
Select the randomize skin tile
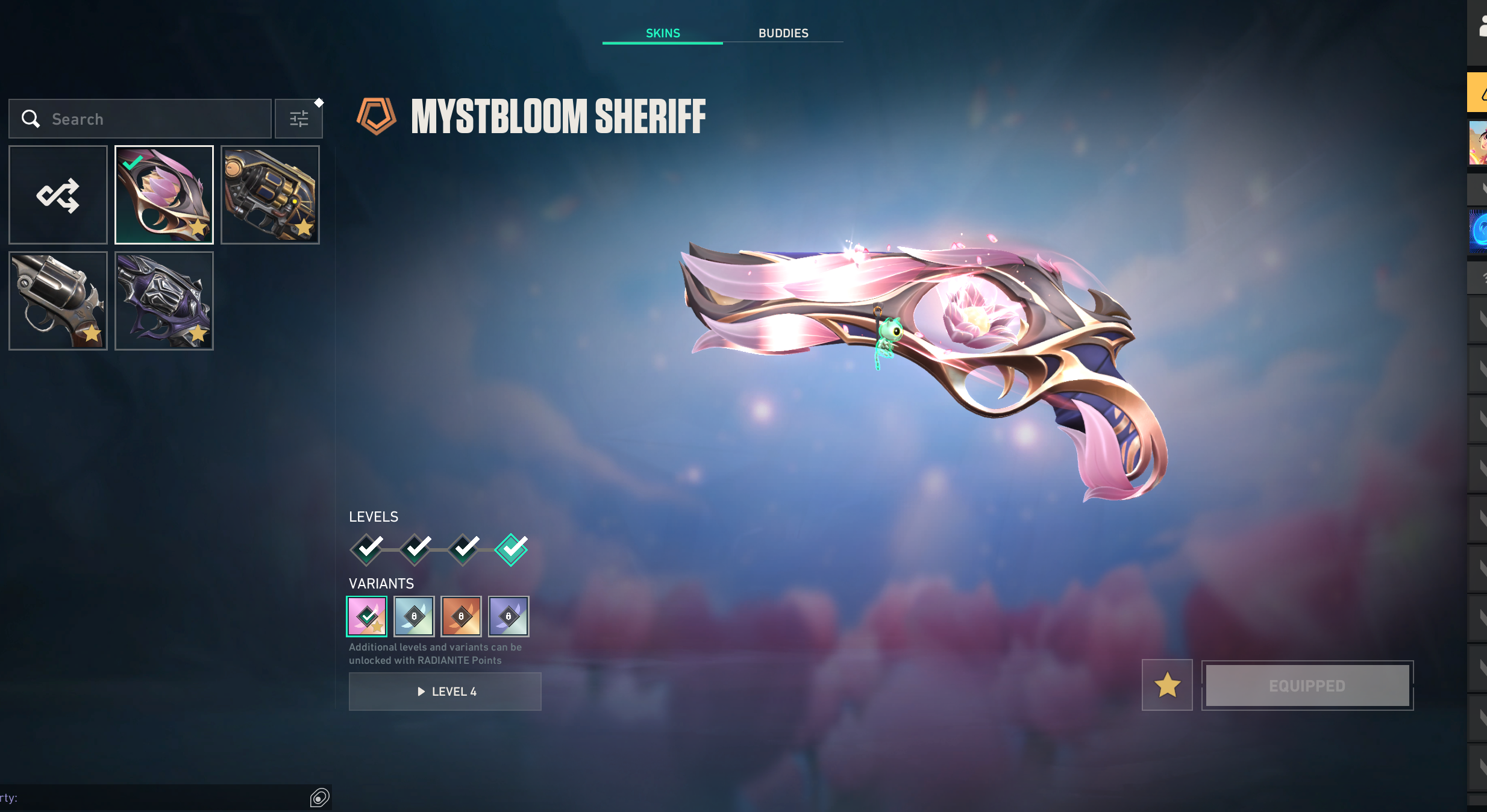pyautogui.click(x=58, y=195)
